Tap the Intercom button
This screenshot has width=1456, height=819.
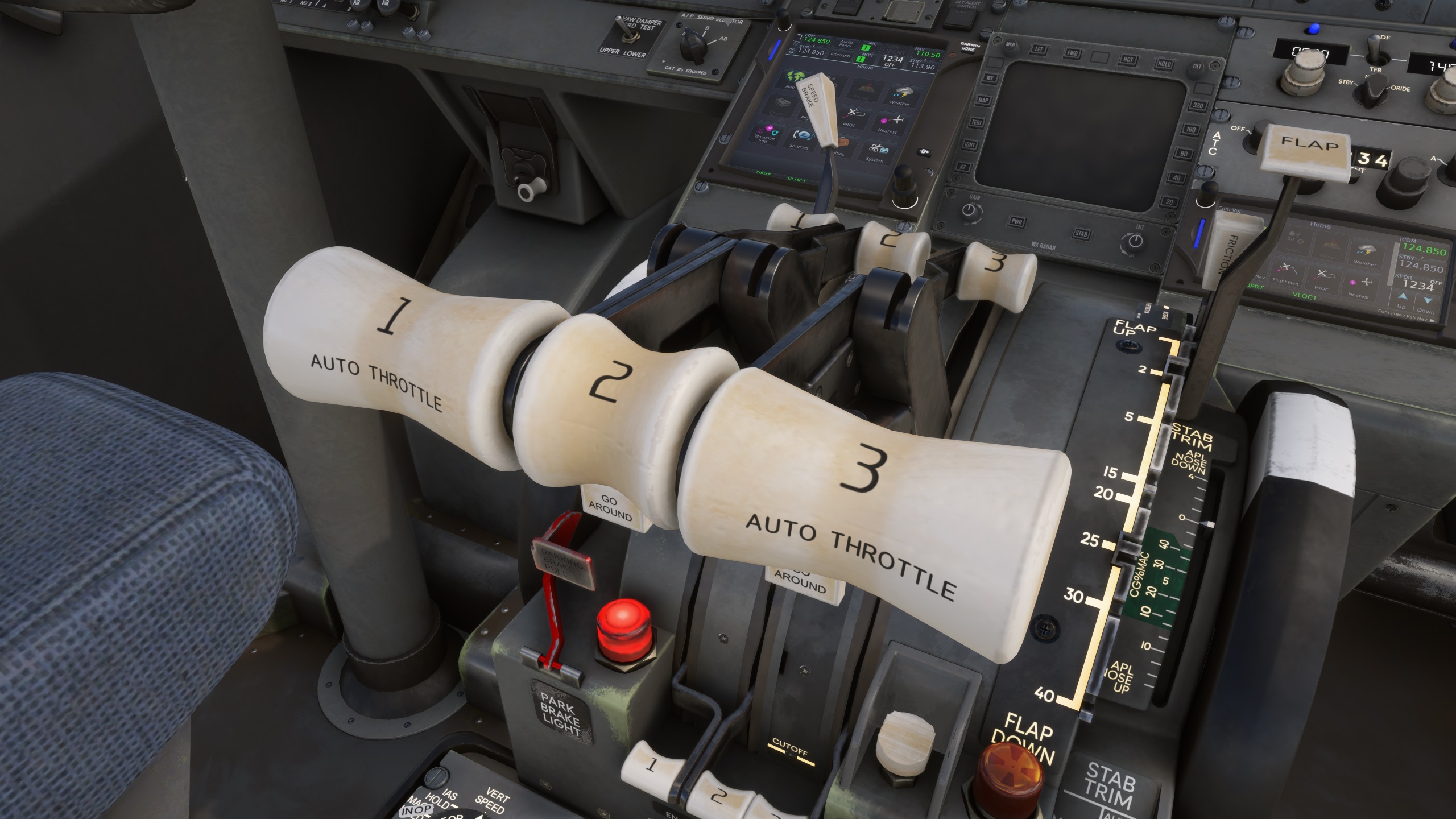pos(840,55)
